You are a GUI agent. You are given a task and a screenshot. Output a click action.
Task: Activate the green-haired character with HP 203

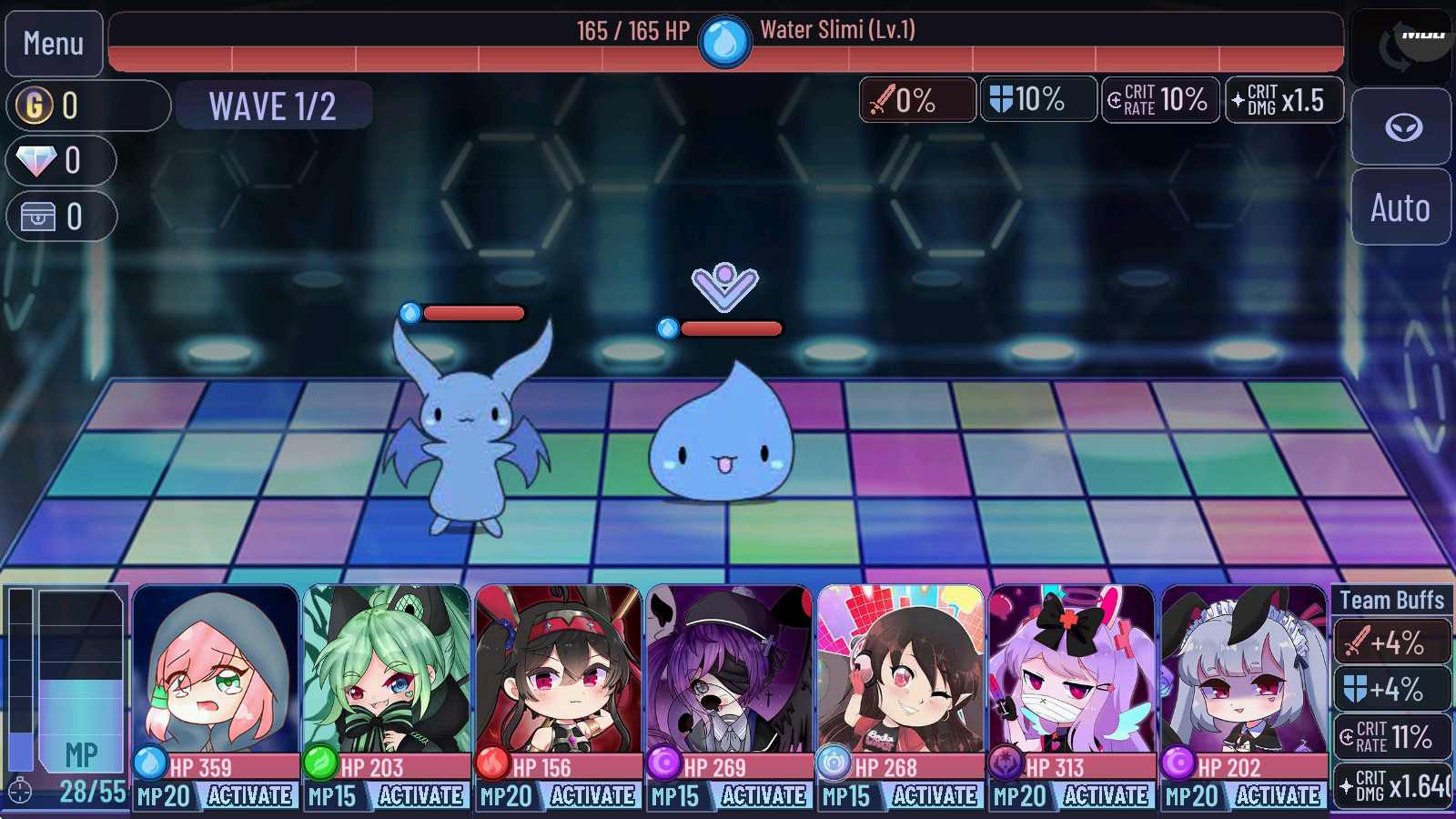[x=420, y=795]
